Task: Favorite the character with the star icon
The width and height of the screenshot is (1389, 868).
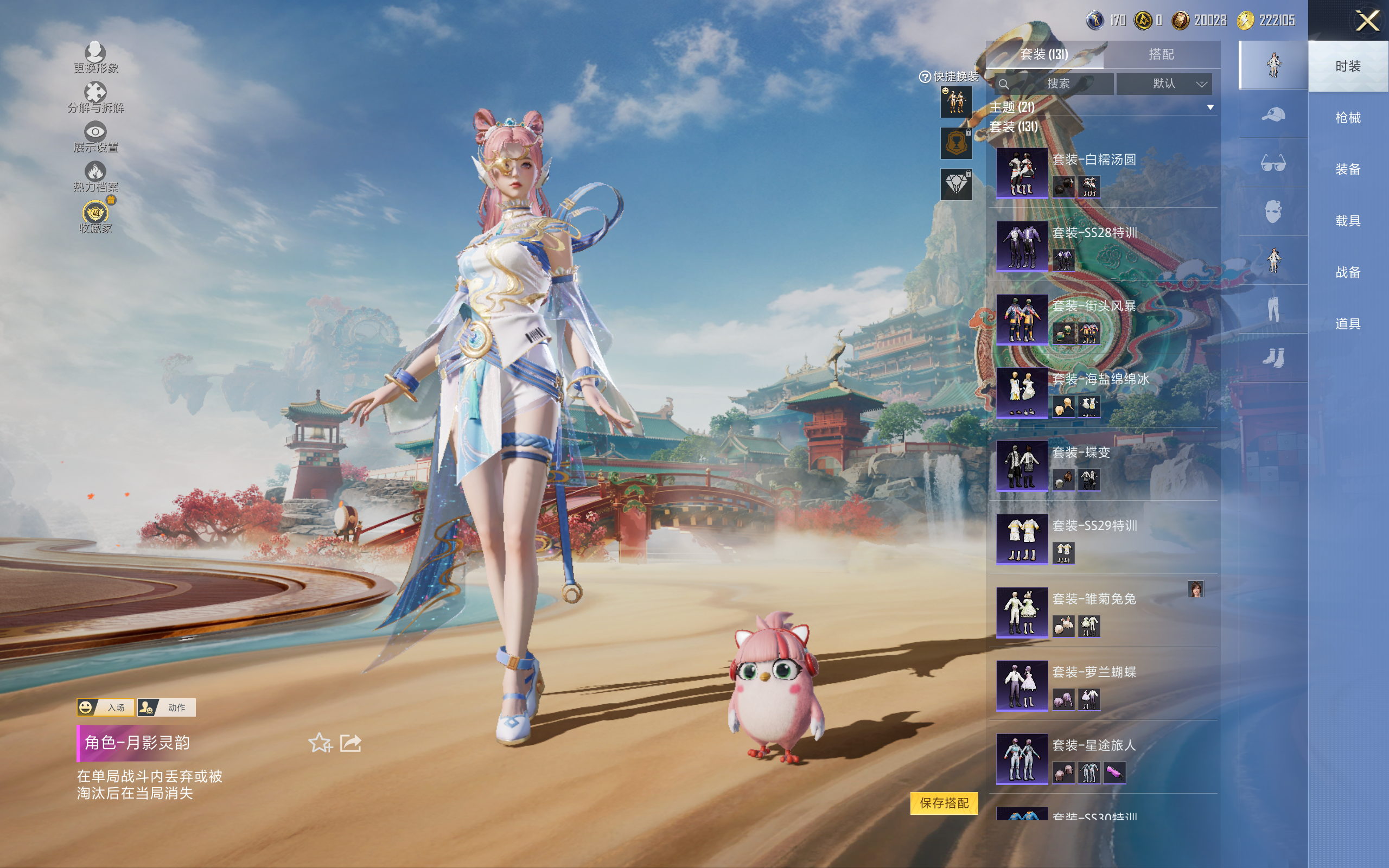Action: pyautogui.click(x=320, y=743)
